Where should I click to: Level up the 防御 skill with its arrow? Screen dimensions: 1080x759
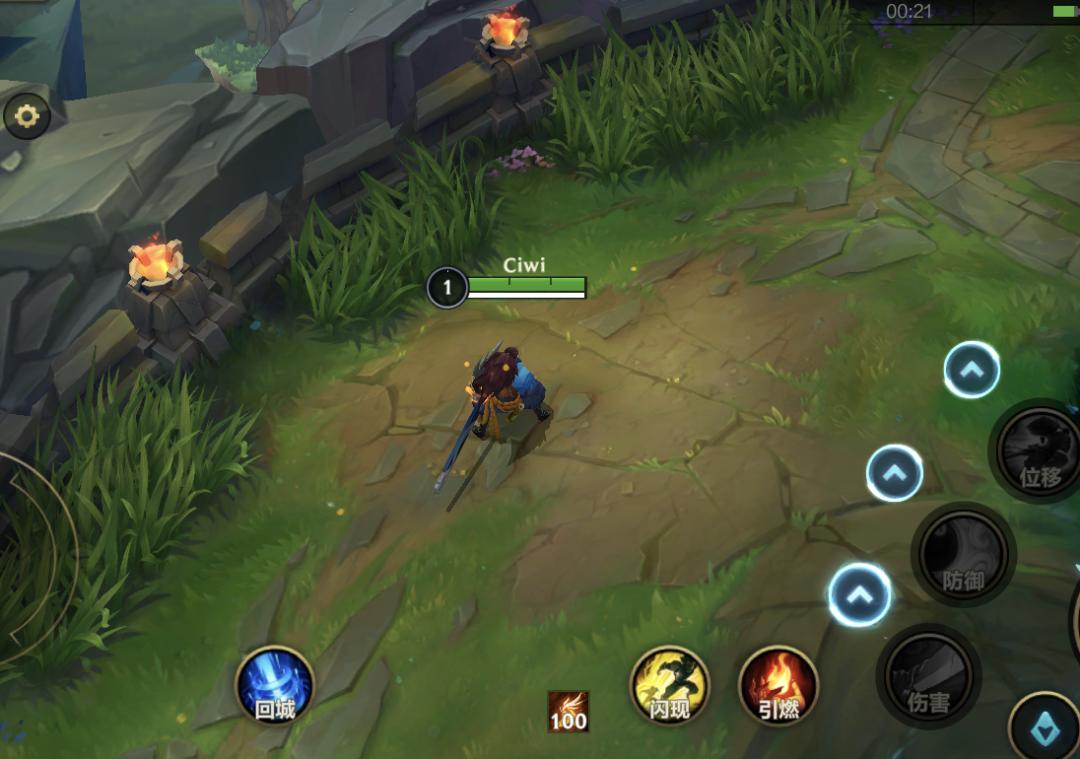click(x=894, y=473)
